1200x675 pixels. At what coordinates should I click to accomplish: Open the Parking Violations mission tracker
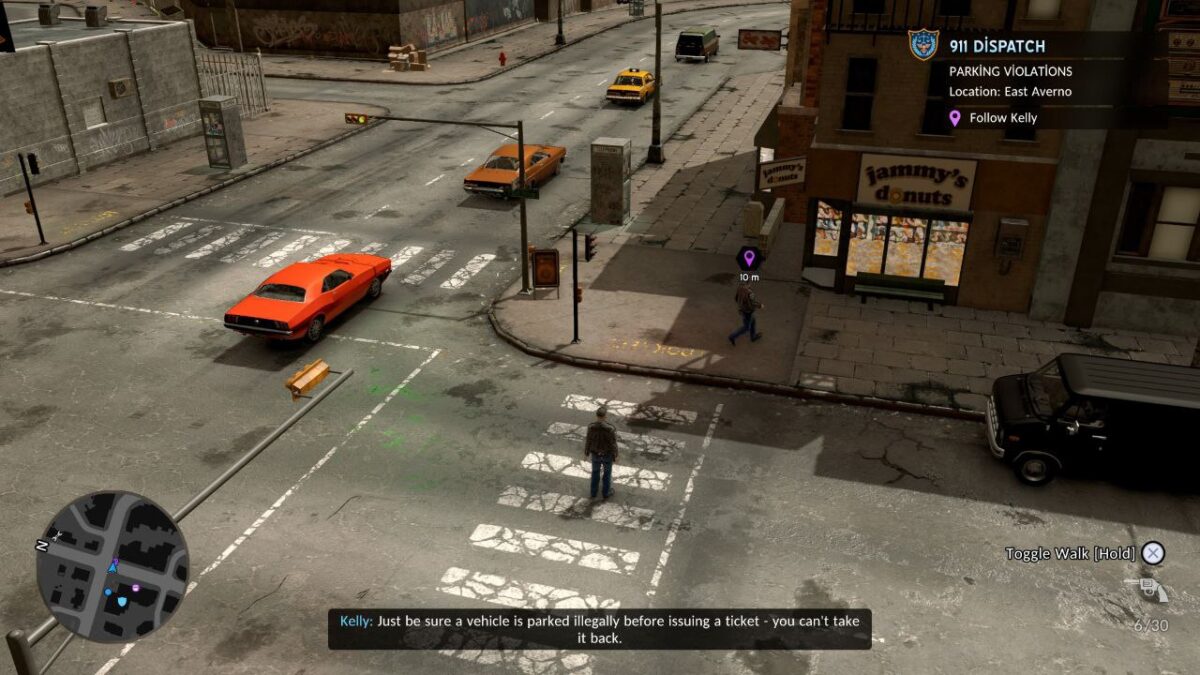[x=1010, y=72]
